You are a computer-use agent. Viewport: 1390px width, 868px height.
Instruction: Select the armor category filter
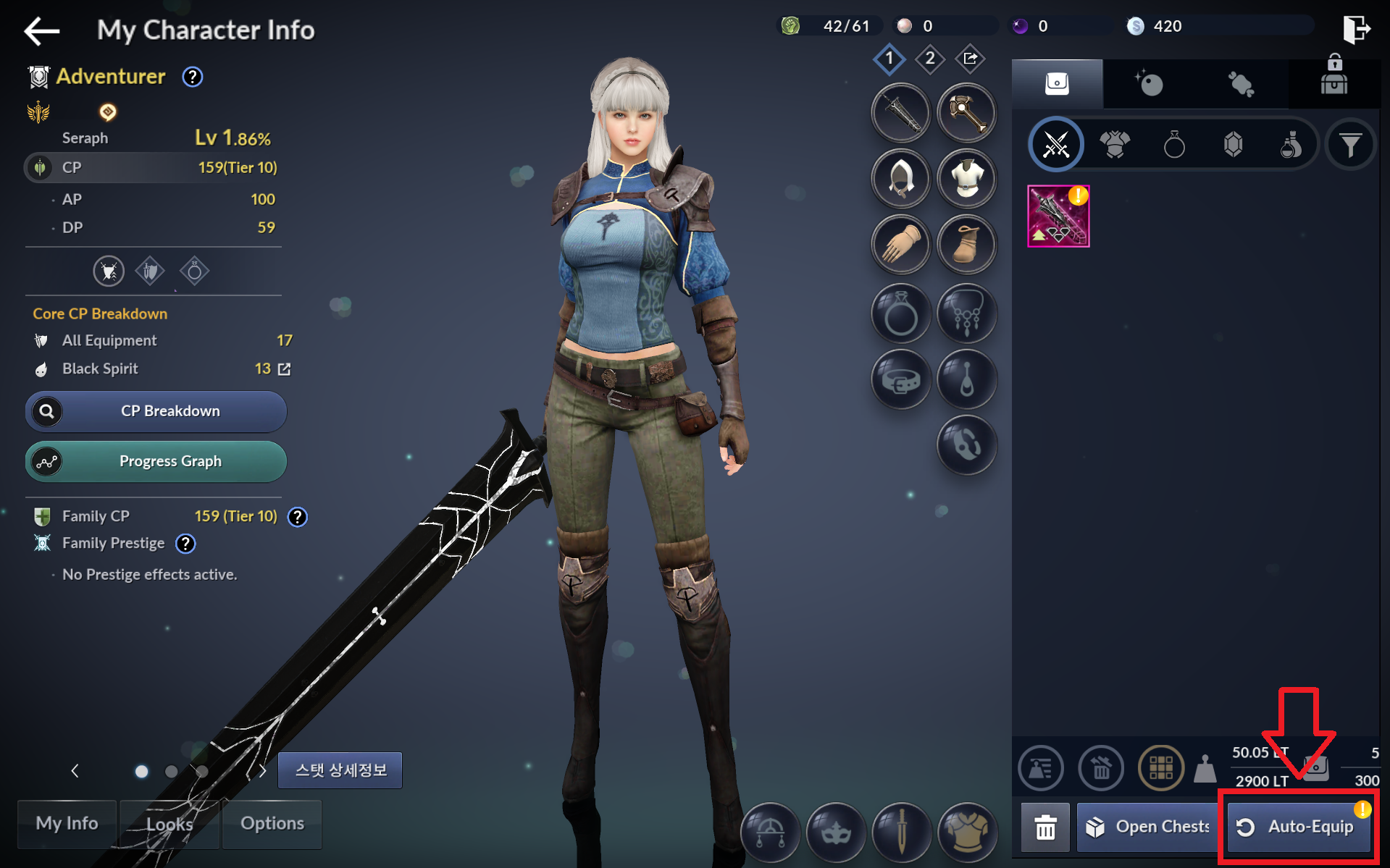point(1115,145)
